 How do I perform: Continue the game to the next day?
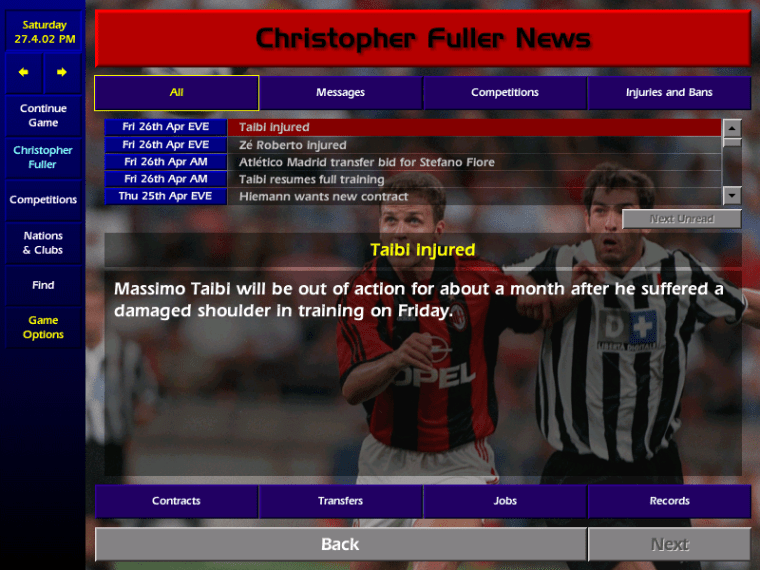43,115
